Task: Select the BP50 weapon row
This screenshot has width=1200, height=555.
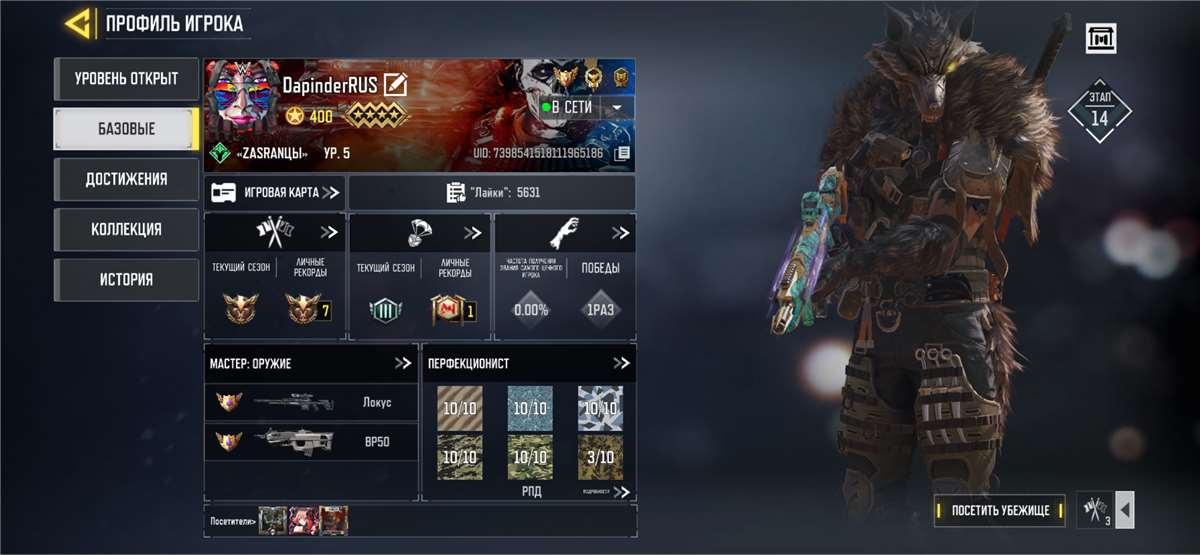Action: [311, 440]
